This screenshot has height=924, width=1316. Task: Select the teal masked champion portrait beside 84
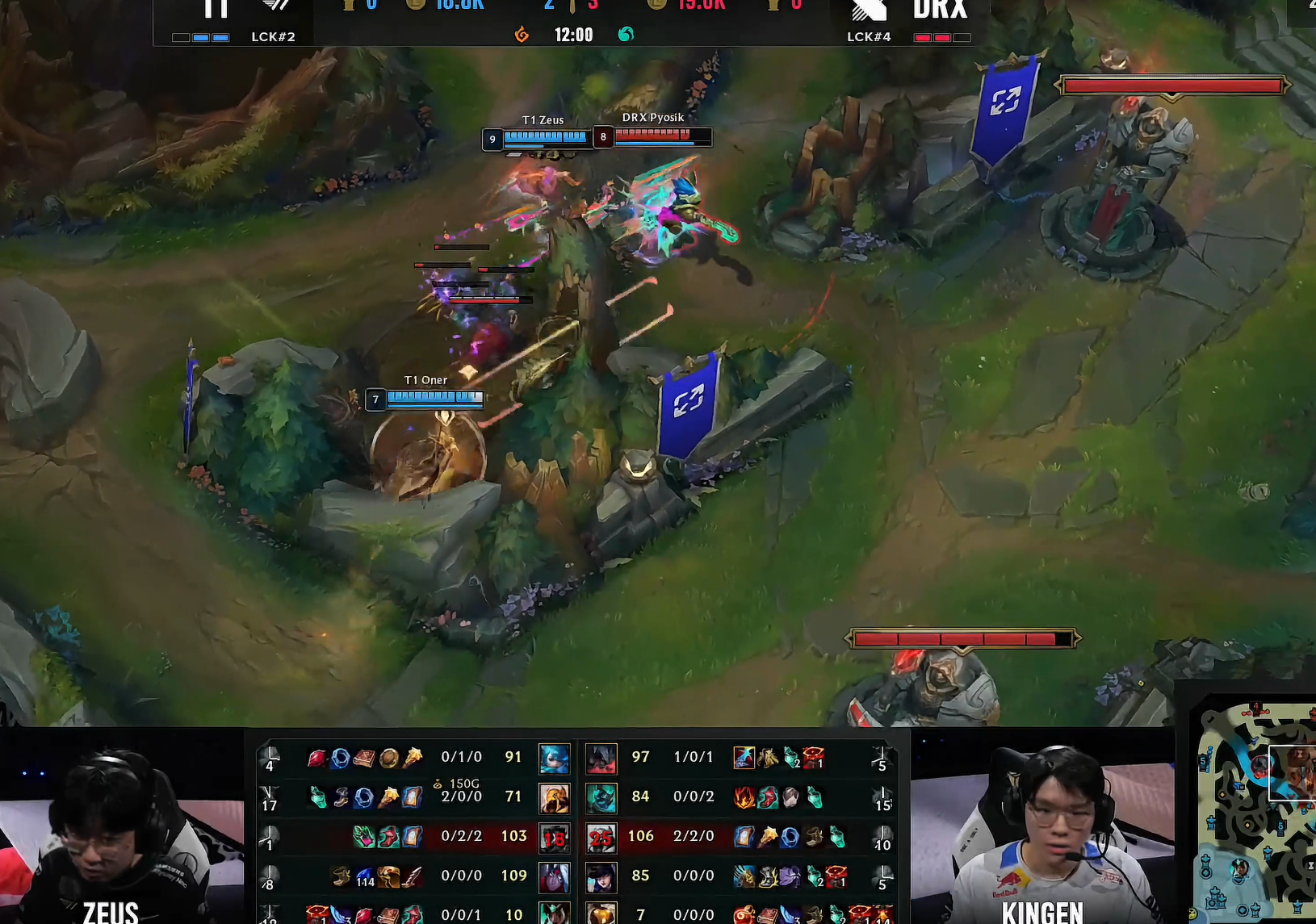[x=601, y=797]
